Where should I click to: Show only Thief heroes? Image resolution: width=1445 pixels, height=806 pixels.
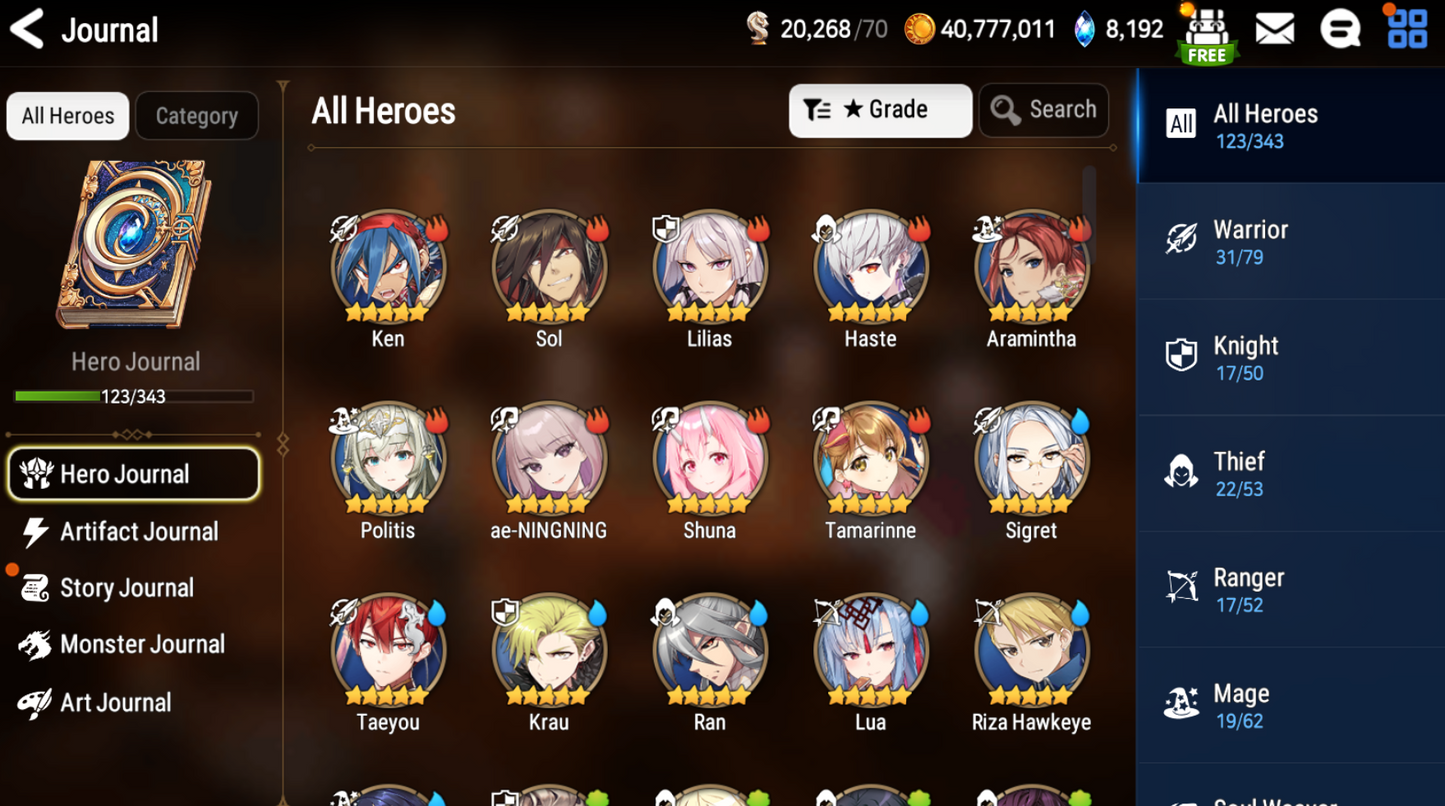tap(1290, 474)
